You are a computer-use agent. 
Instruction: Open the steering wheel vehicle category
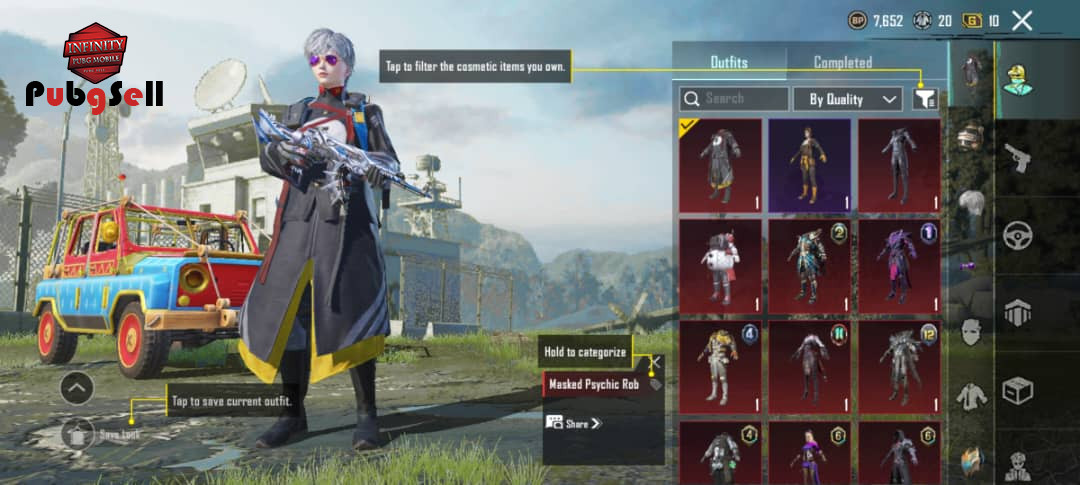(1017, 236)
